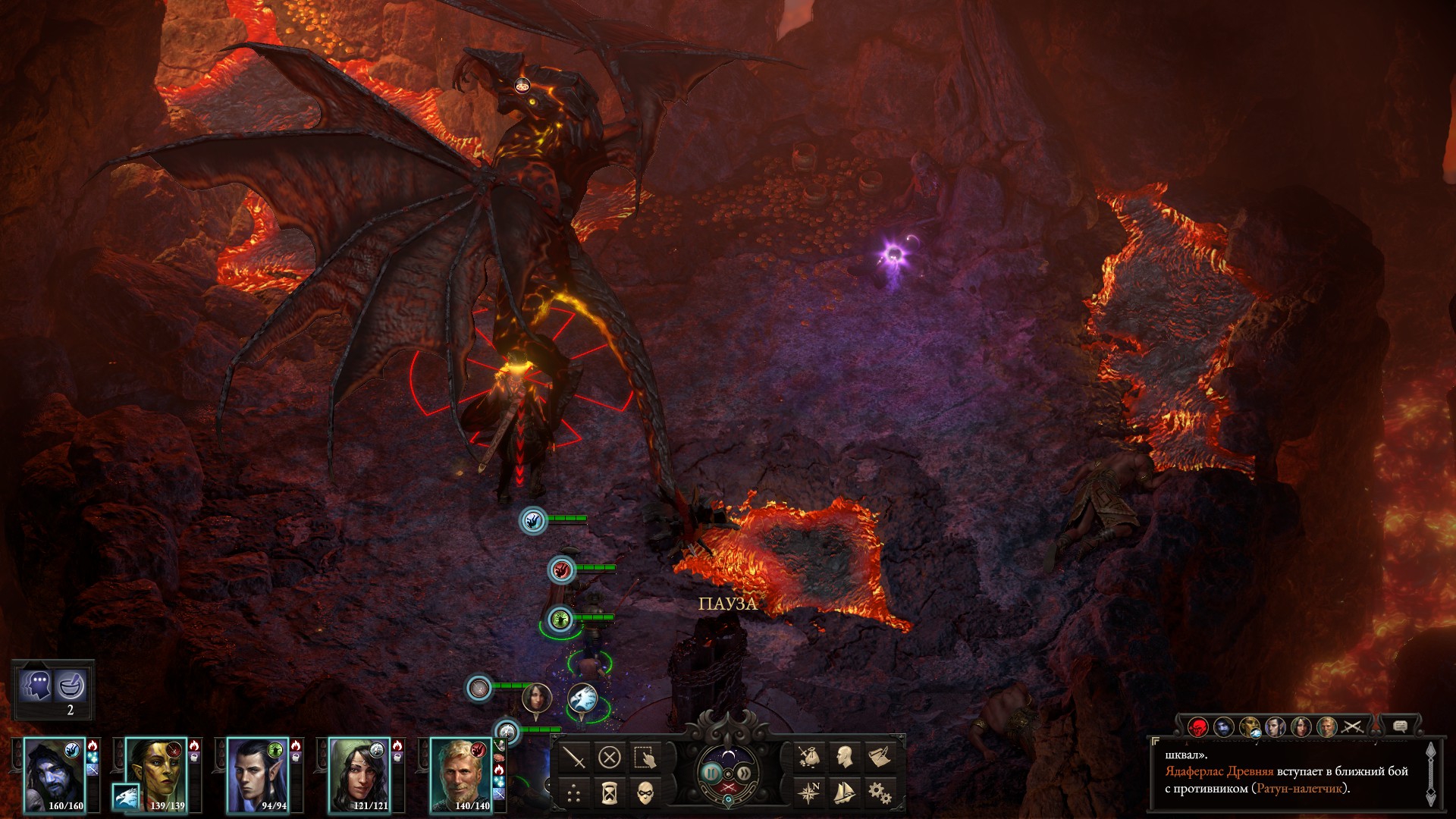Select the griffin animal companion portrait
Viewport: 1456px width, 819px height.
(x=126, y=796)
